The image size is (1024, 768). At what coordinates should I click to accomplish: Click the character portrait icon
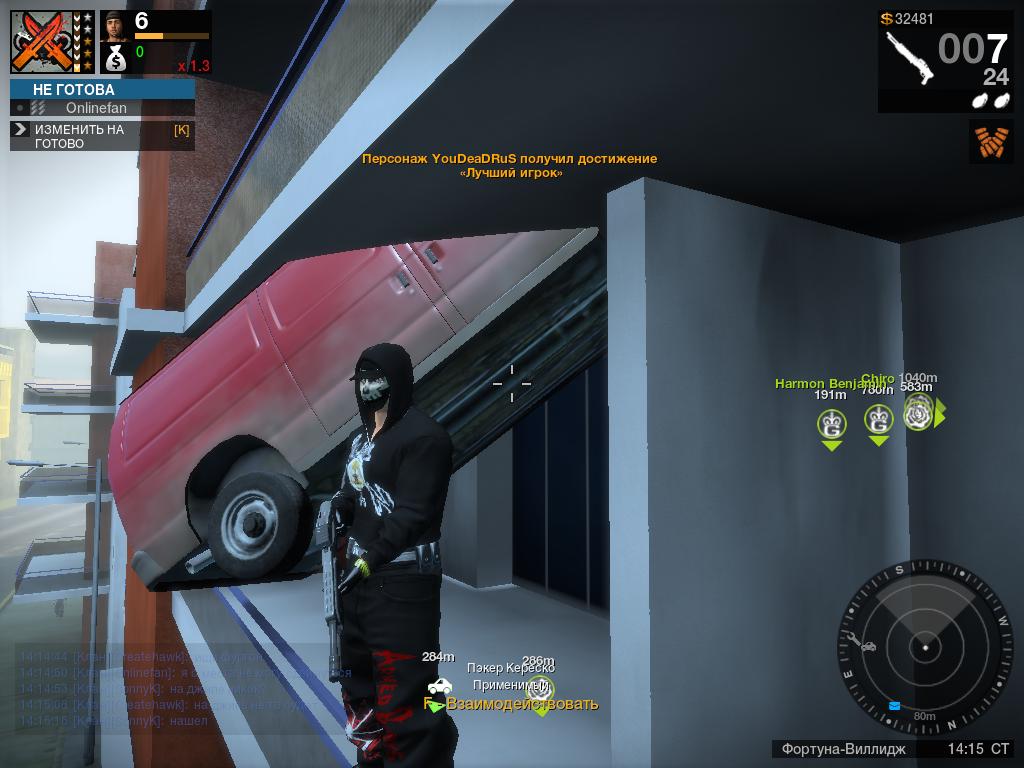115,25
